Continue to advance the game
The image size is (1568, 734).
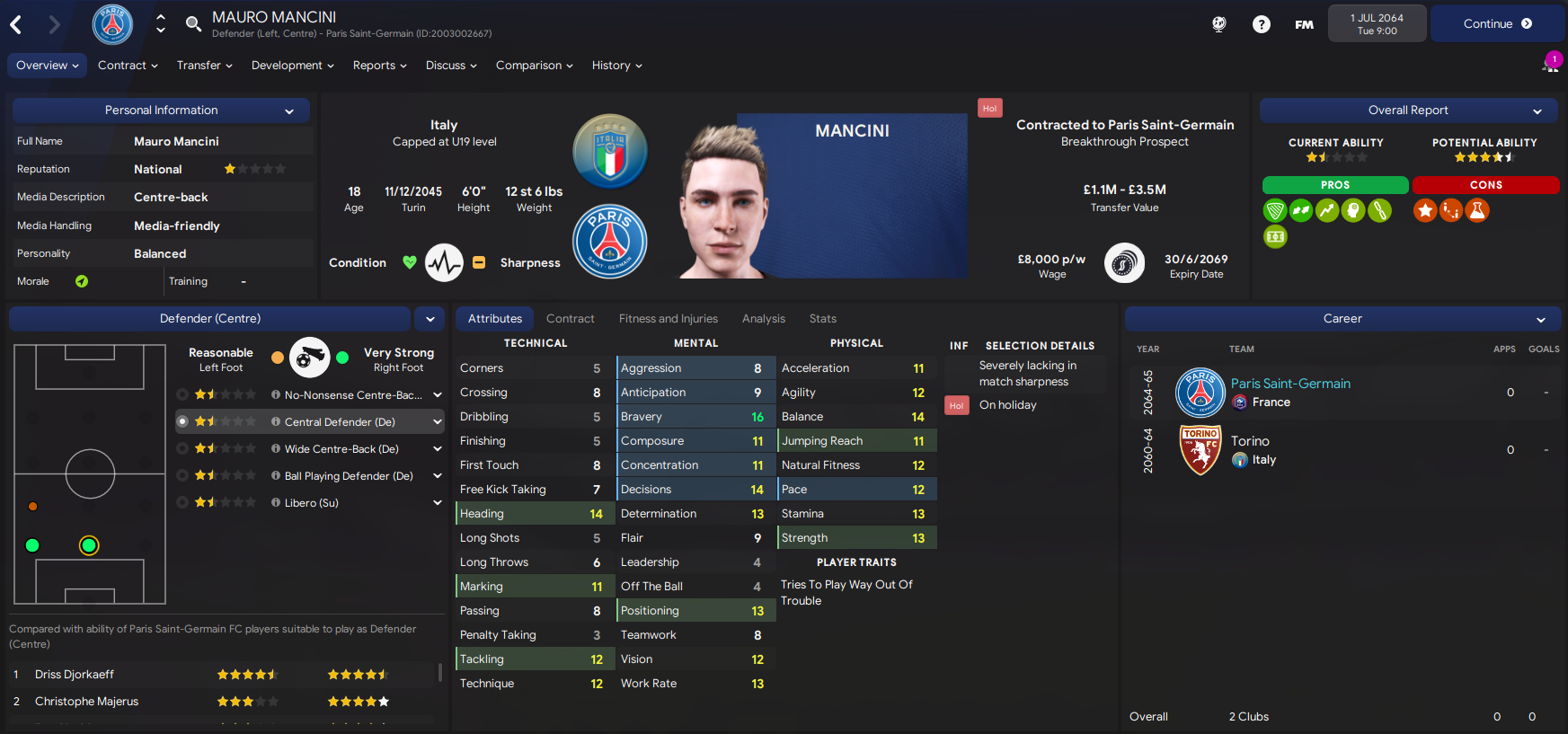pyautogui.click(x=1496, y=24)
